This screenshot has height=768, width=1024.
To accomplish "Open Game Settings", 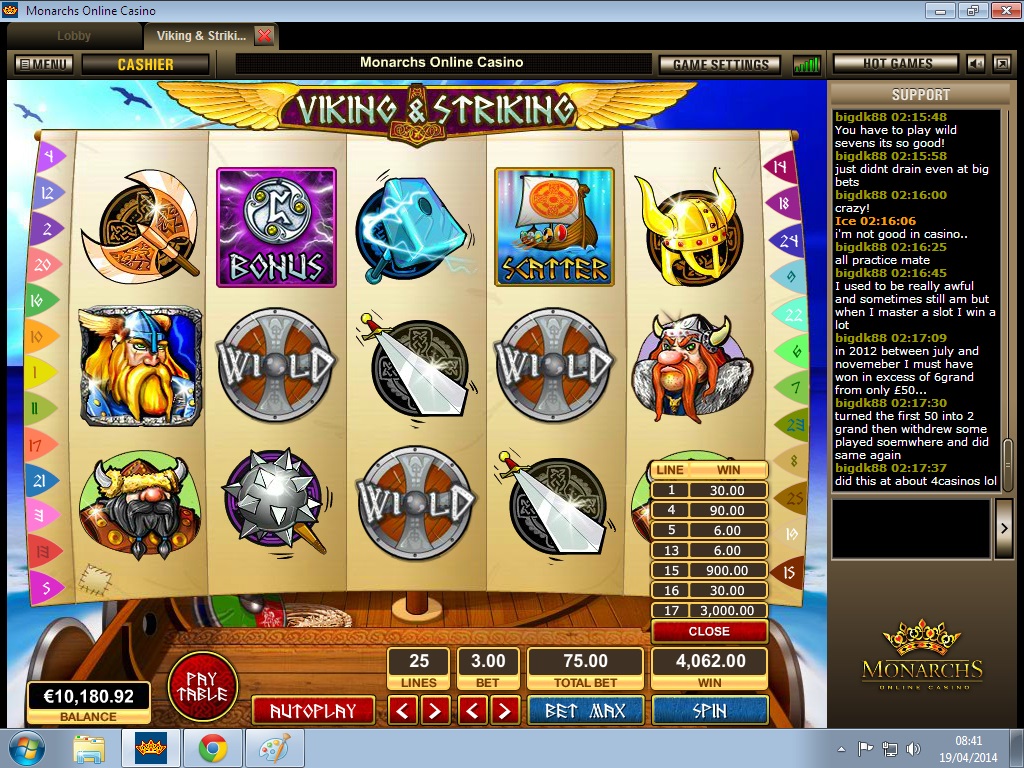I will 720,64.
